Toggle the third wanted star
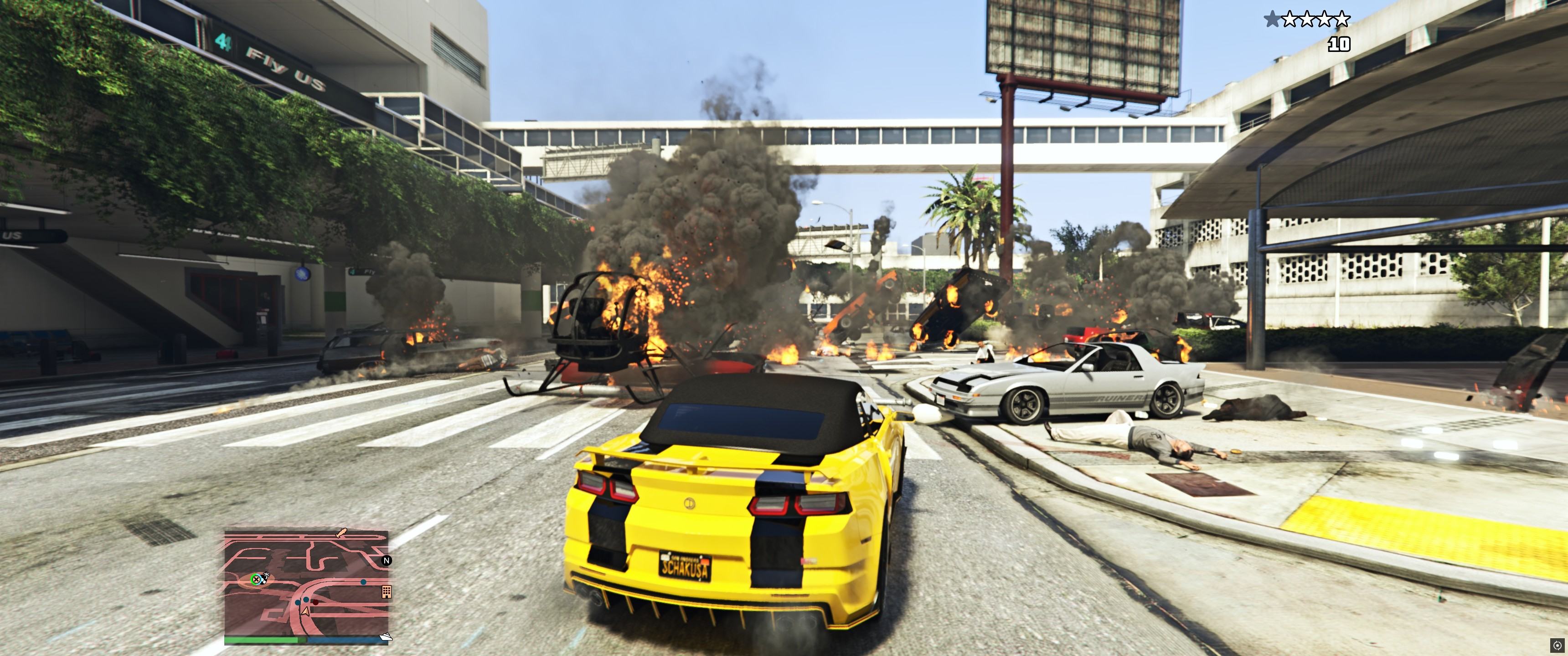The width and height of the screenshot is (1568, 656). 1307,19
